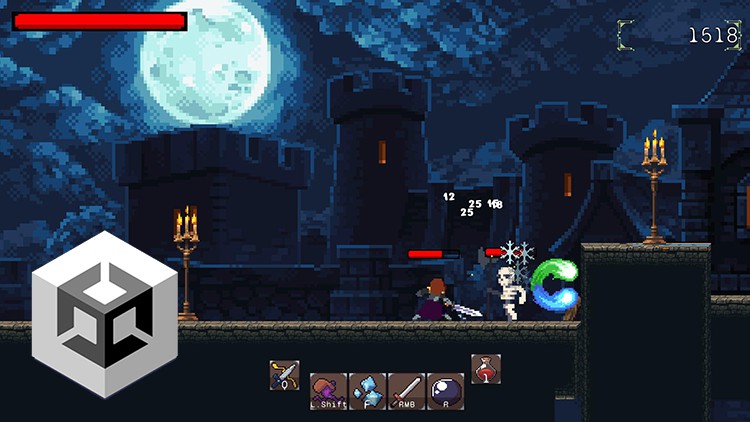The width and height of the screenshot is (750, 422).
Task: Select the sword with gold ribbon skill
Action: coord(284,375)
